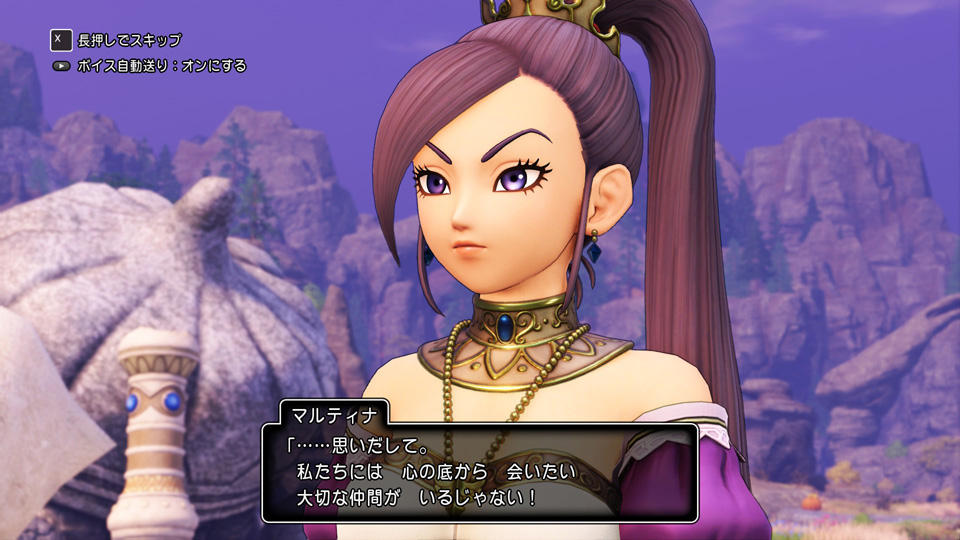Viewport: 960px width, 540px height.
Task: Toggle the ボイス自動送り voice auto-advance option
Action: click(x=161, y=66)
